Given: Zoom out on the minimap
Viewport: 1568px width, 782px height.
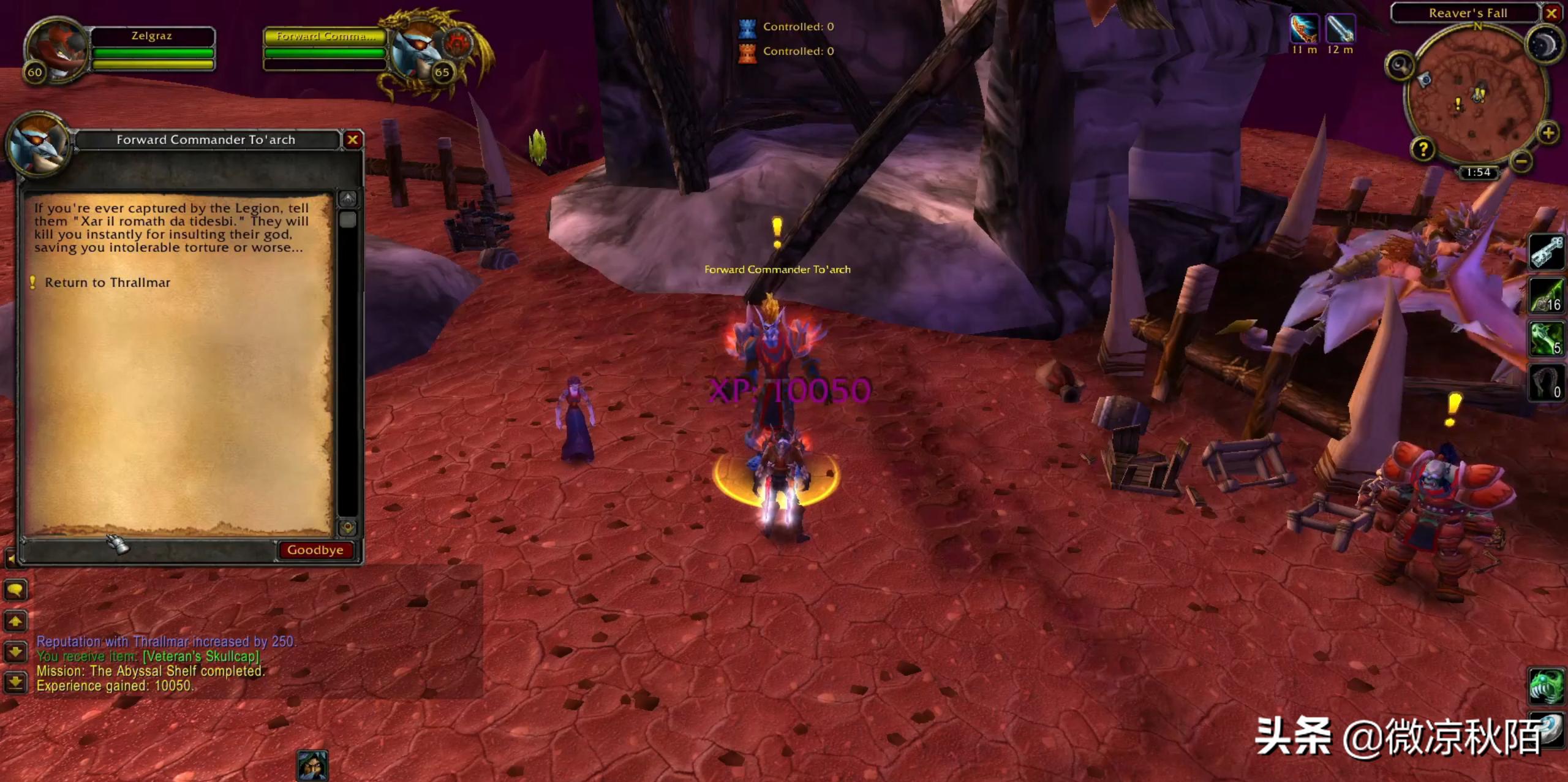Looking at the screenshot, I should 1521,161.
